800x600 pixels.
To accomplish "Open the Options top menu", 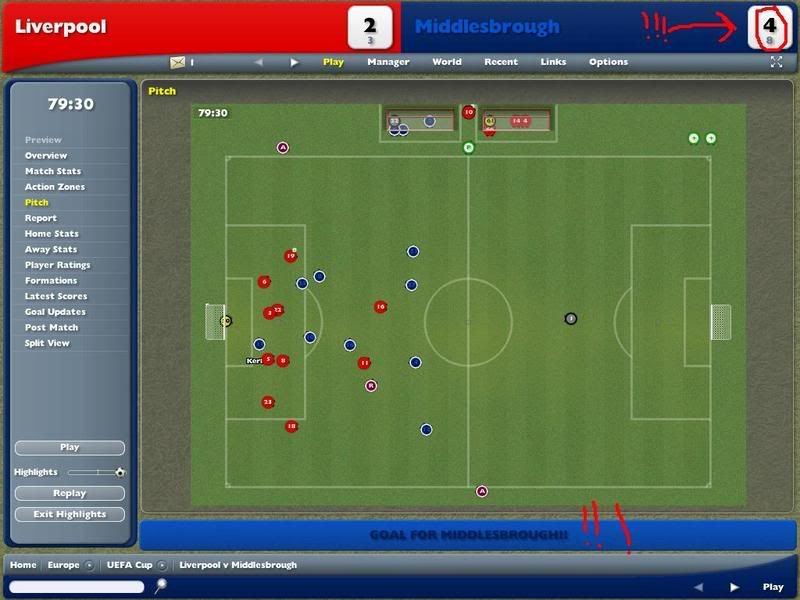I will pyautogui.click(x=608, y=62).
